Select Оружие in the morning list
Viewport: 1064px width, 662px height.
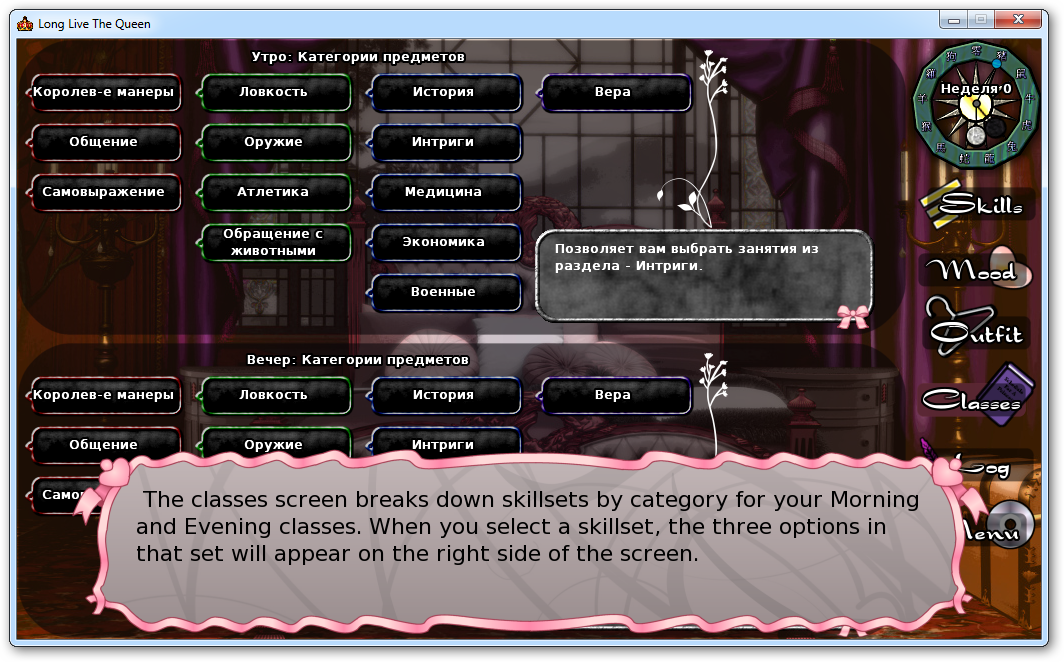coord(274,142)
